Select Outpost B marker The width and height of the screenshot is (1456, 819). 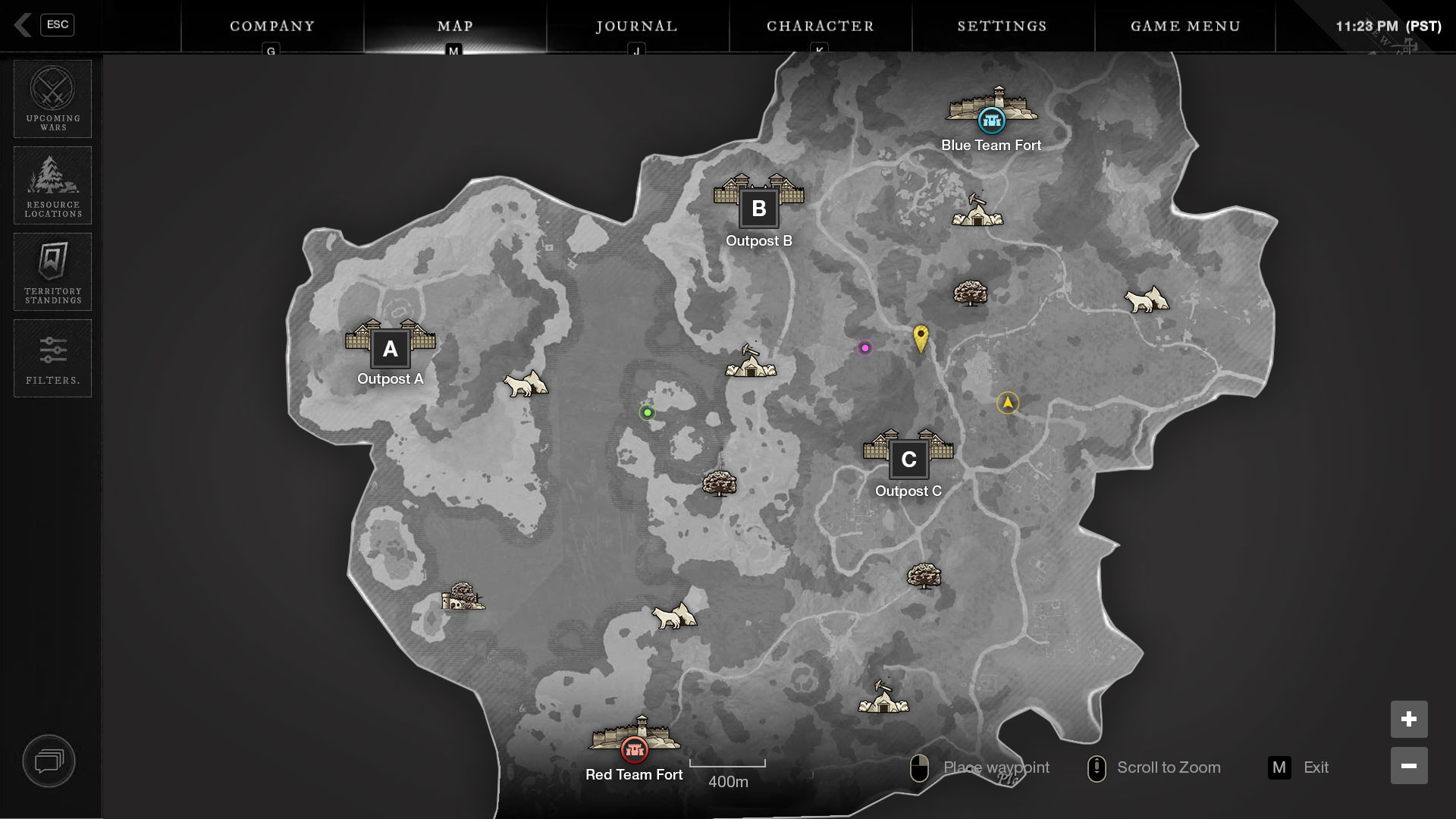click(x=758, y=209)
